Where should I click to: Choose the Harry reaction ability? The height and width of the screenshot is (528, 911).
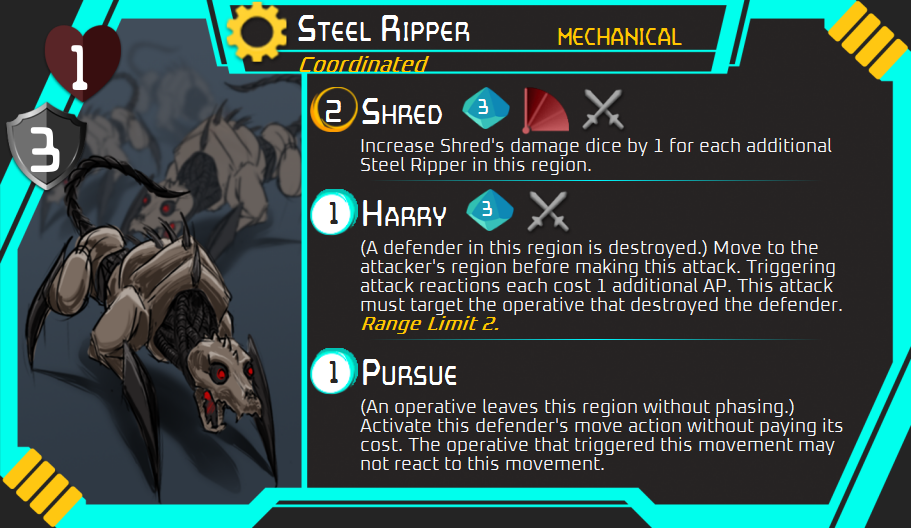pyautogui.click(x=403, y=212)
